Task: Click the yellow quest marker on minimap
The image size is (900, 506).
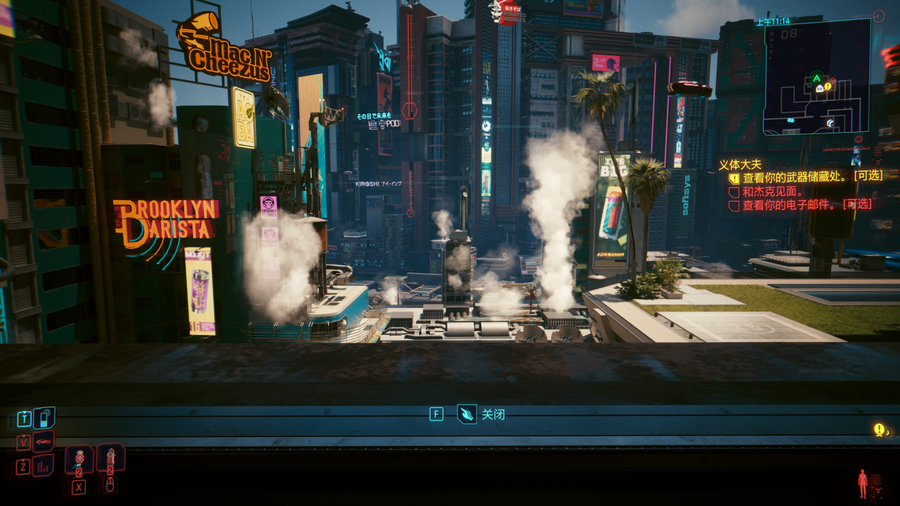Action: tap(829, 88)
